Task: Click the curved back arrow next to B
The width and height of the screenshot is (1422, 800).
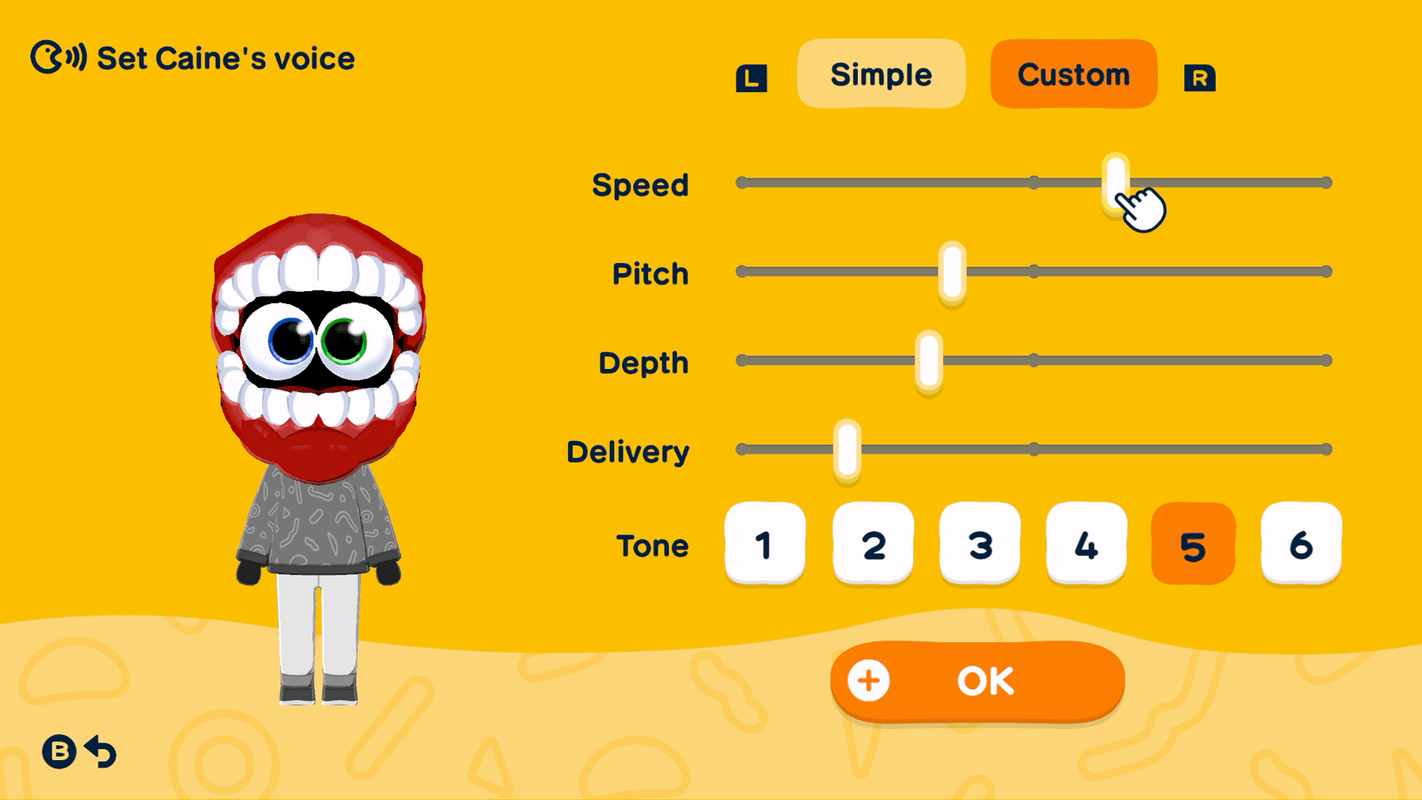Action: pyautogui.click(x=101, y=752)
